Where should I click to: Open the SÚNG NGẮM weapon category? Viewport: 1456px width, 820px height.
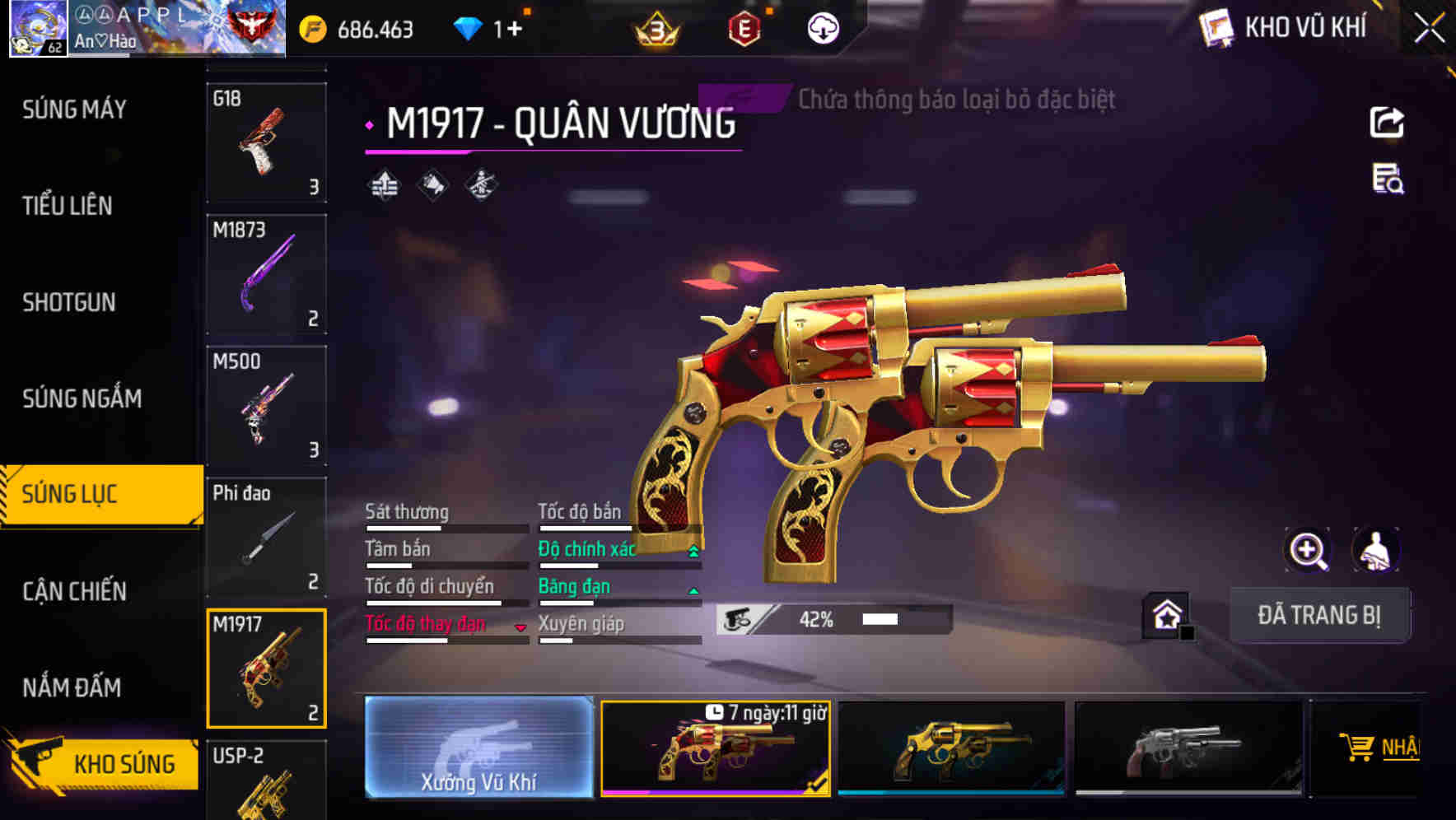click(x=81, y=398)
